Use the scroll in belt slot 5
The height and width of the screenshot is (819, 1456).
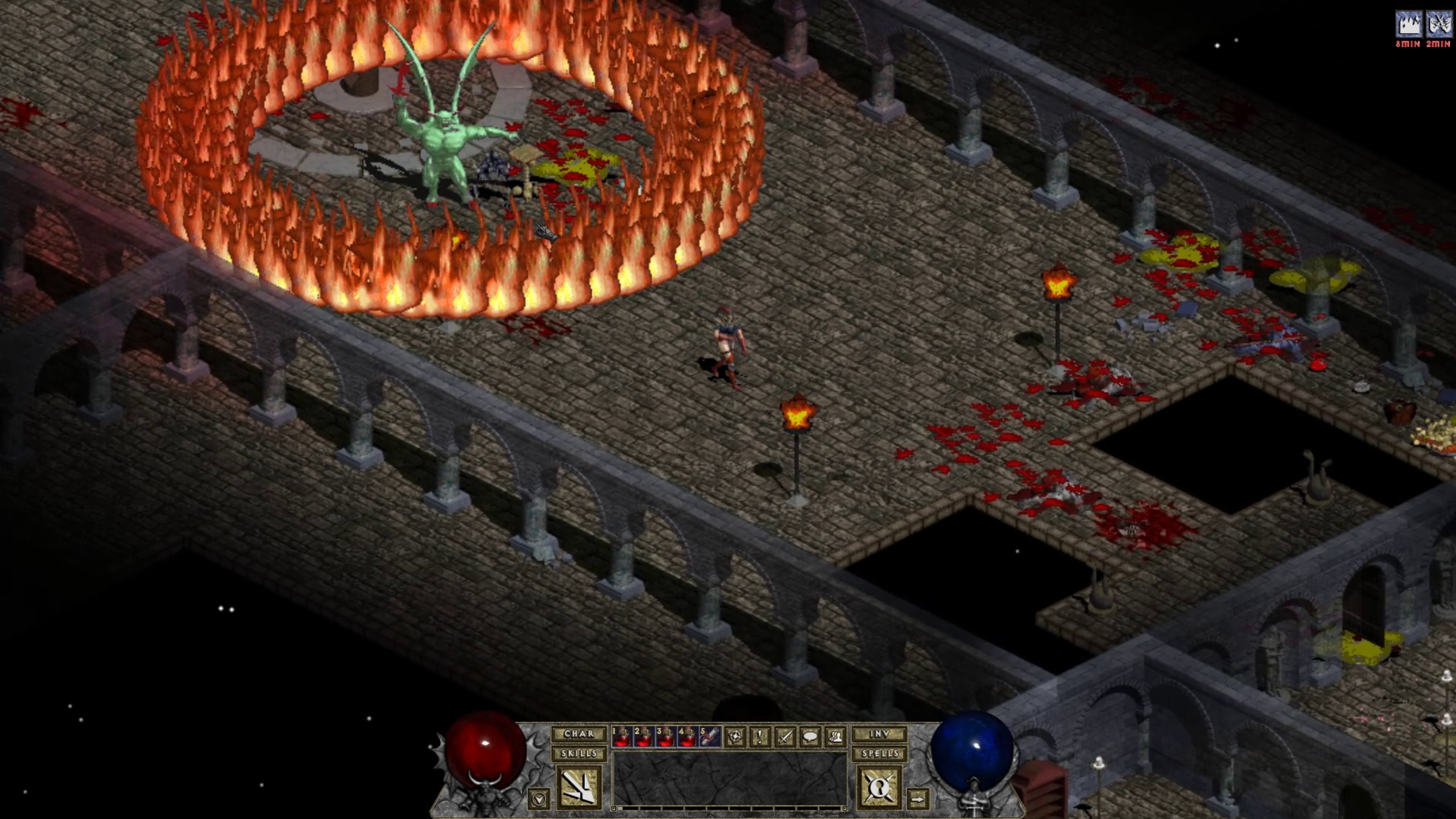[x=710, y=736]
